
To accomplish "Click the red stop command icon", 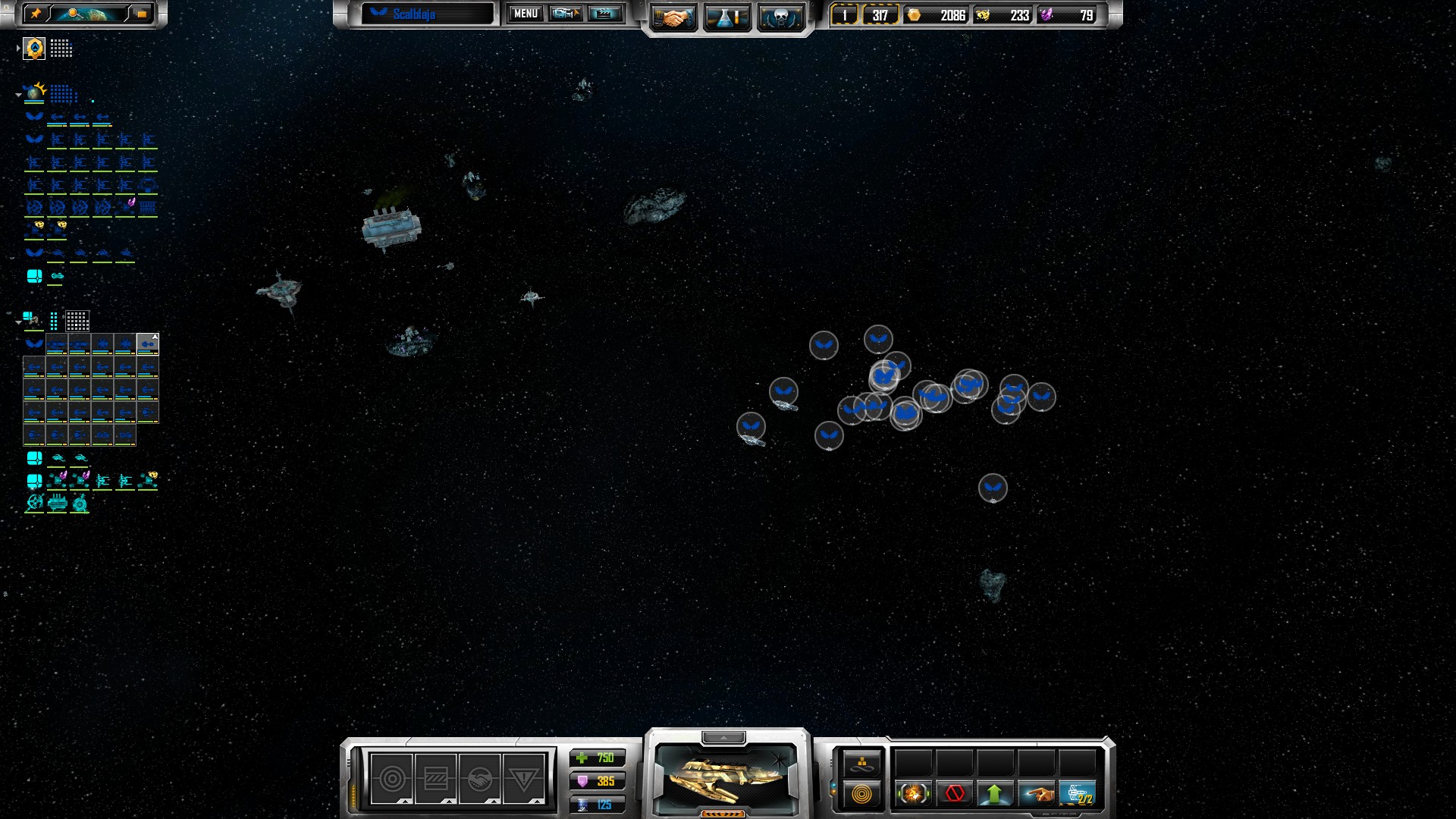I will tap(954, 794).
